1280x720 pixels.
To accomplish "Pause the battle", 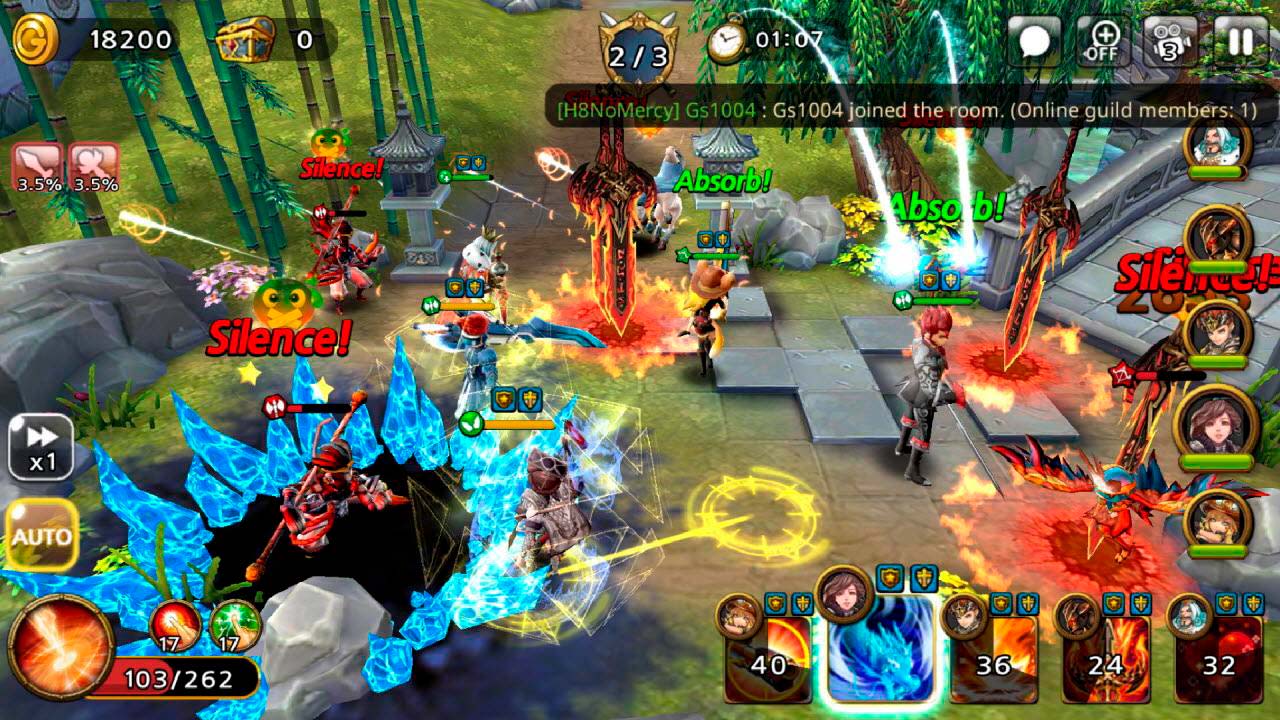I will click(1241, 41).
